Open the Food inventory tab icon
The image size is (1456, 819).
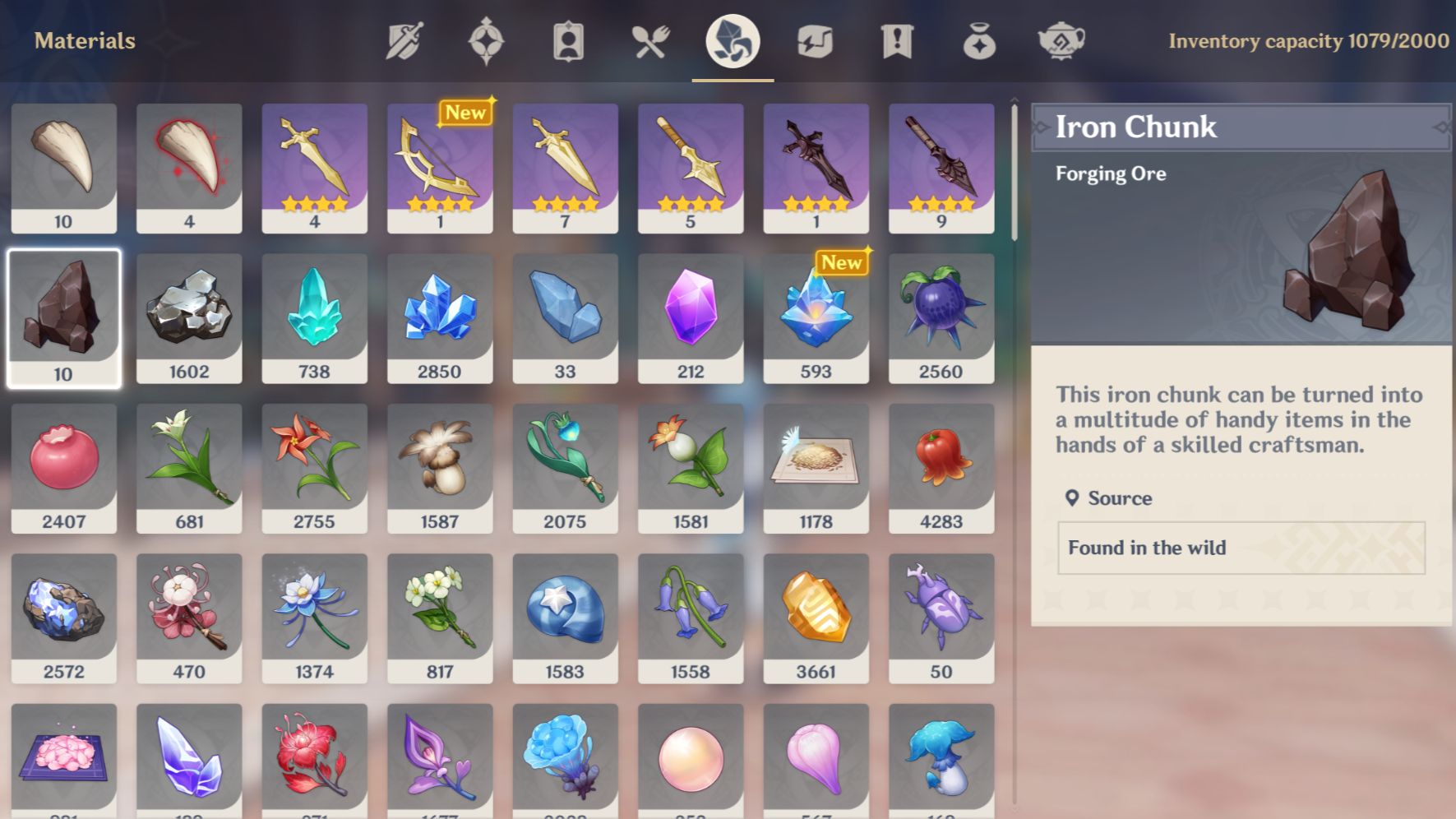[650, 41]
